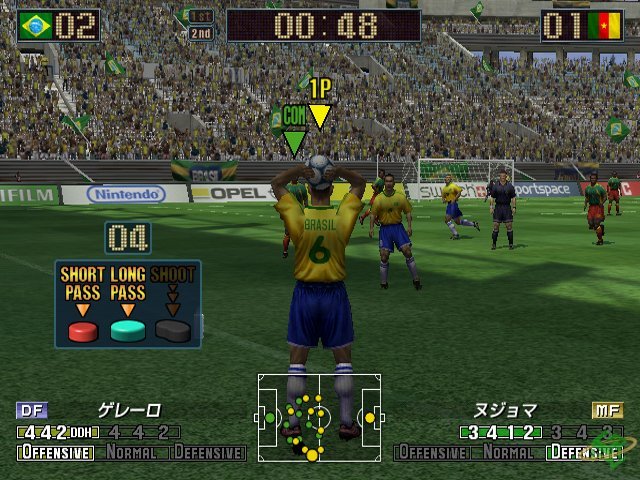Screen dimensions: 640x480
Task: Set Brazil's tactic to Defensive
Action: point(208,453)
